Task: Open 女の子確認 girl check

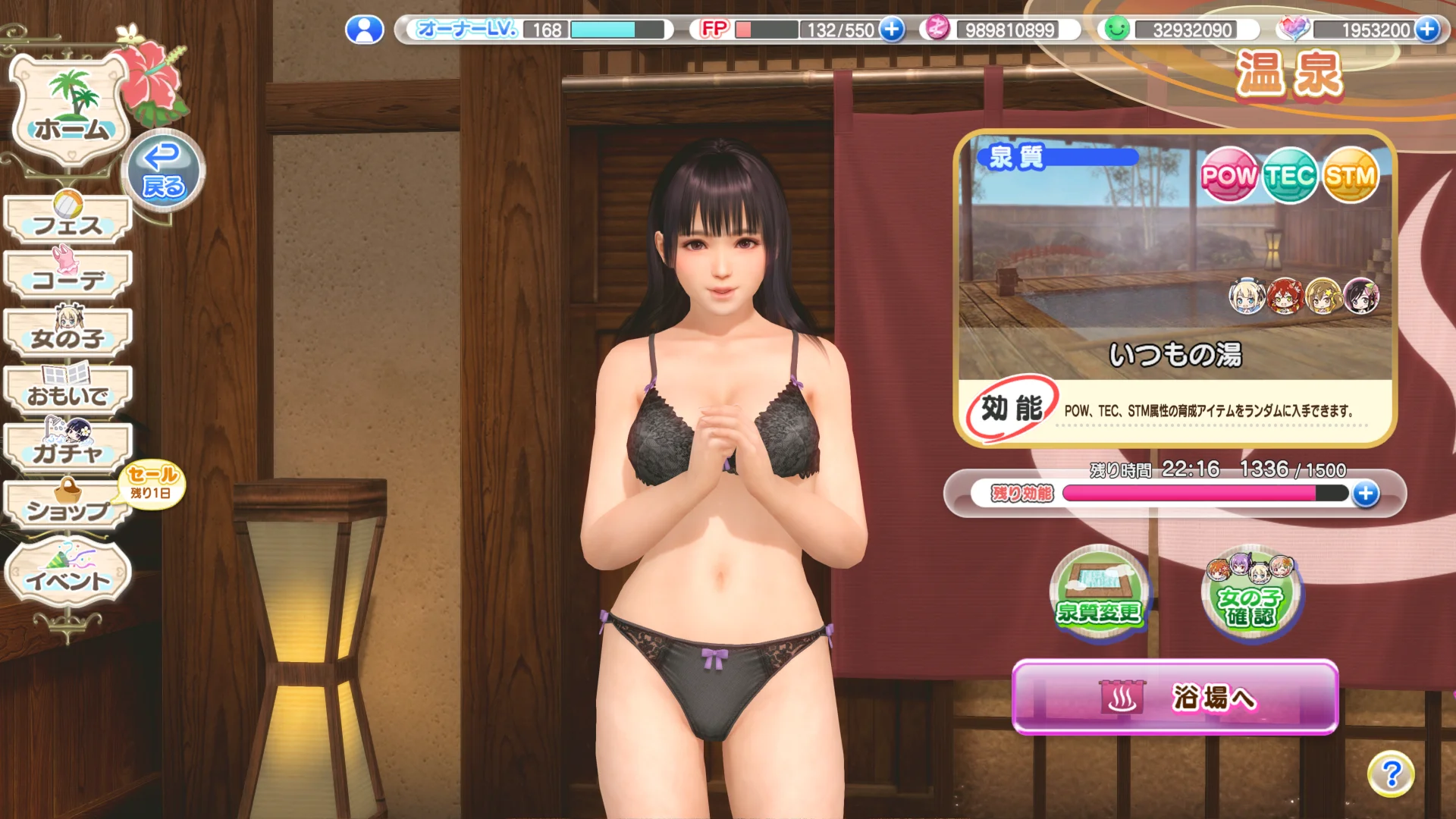Action: pyautogui.click(x=1251, y=595)
